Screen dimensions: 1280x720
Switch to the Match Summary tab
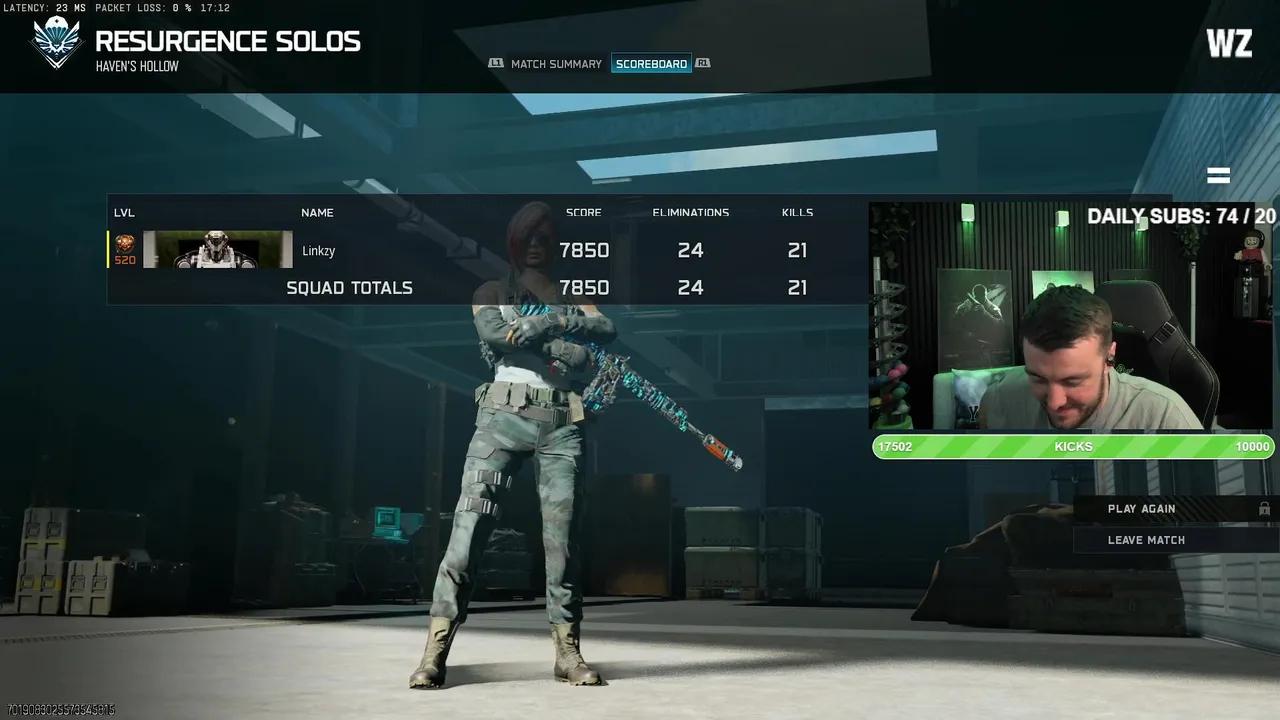coord(556,64)
